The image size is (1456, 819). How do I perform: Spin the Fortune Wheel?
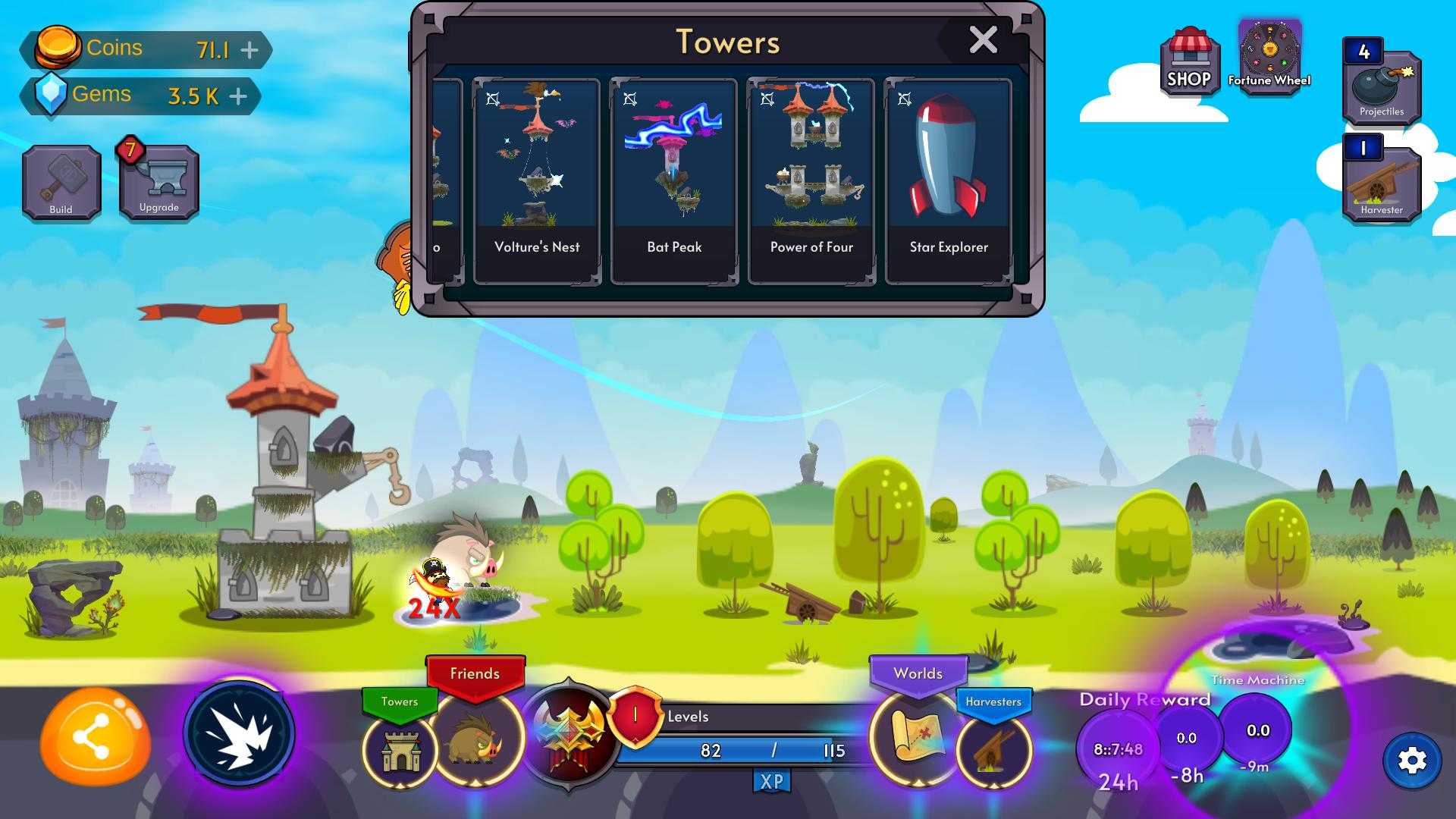(1269, 57)
